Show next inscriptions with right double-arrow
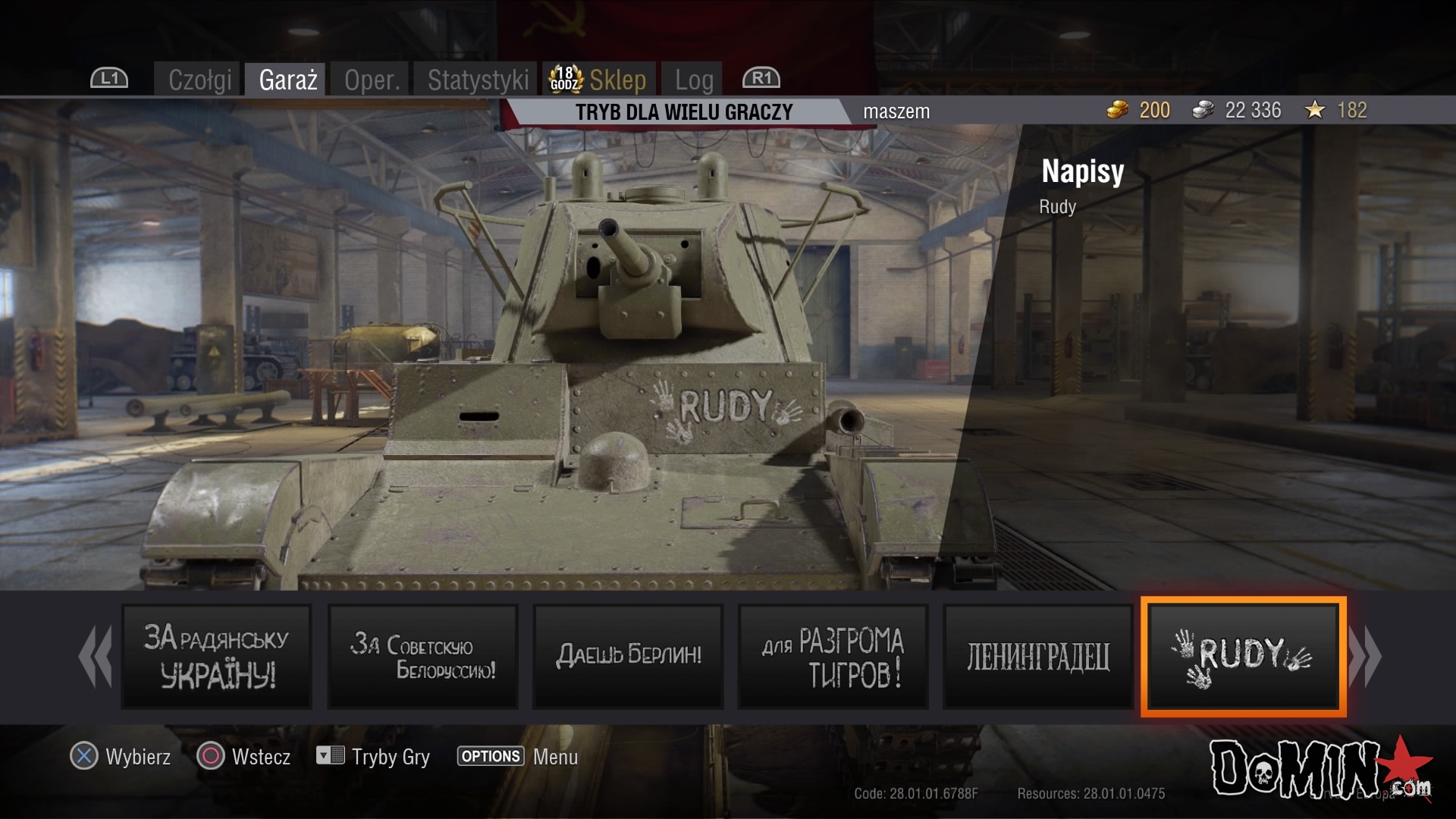 pyautogui.click(x=1365, y=657)
